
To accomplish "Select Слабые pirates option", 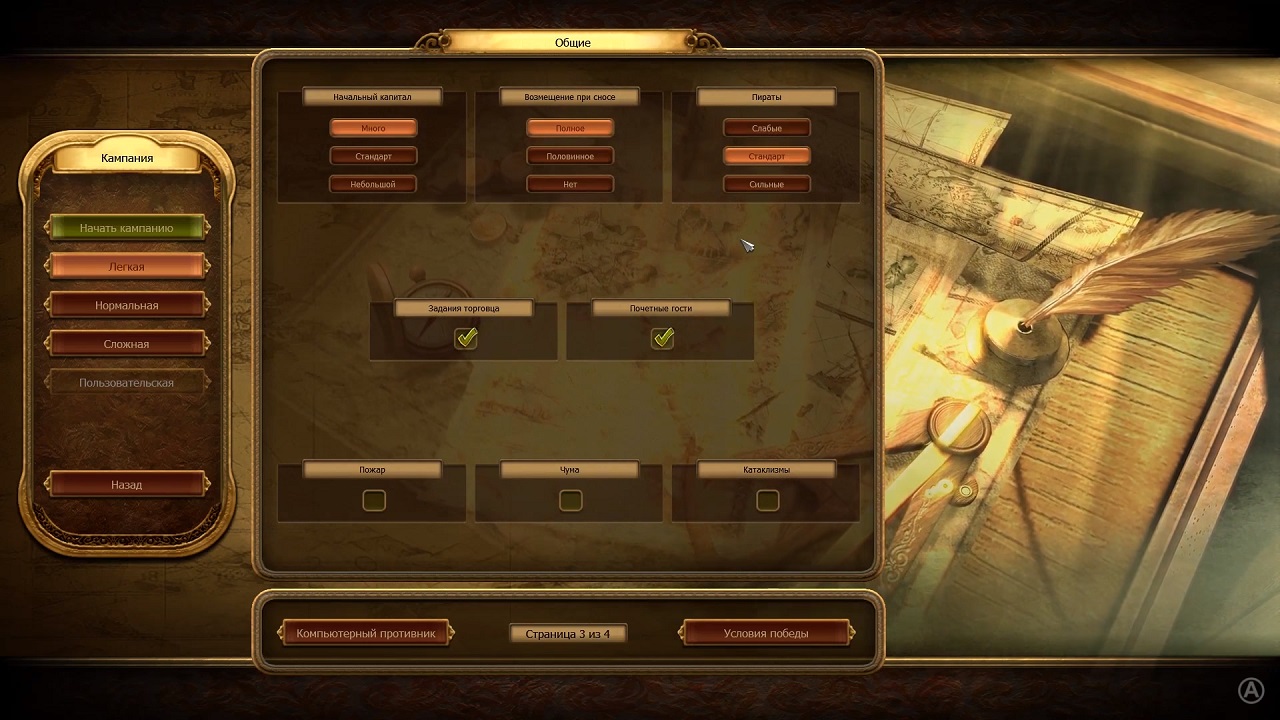I will tap(766, 128).
